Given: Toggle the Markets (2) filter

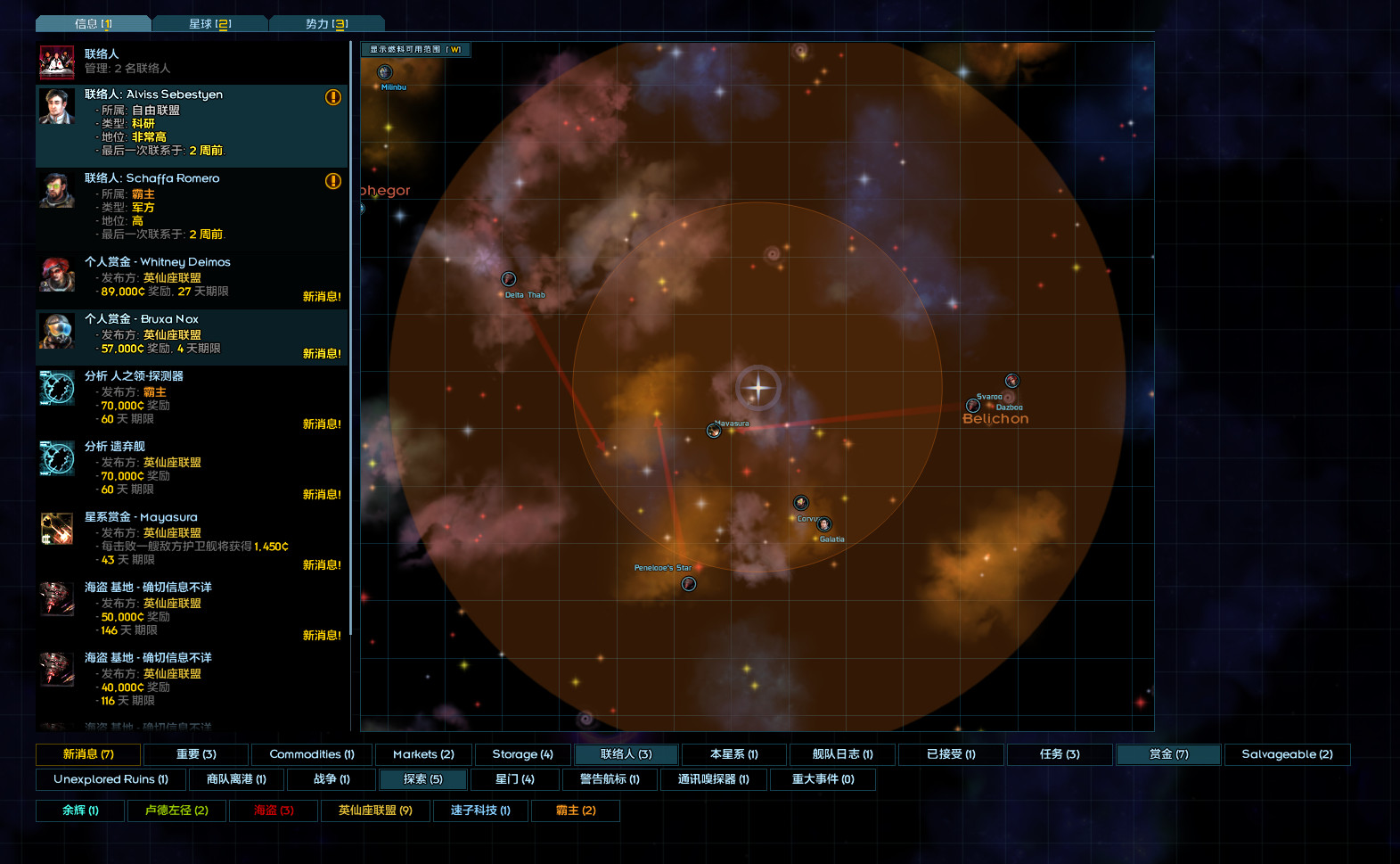Looking at the screenshot, I should (423, 754).
